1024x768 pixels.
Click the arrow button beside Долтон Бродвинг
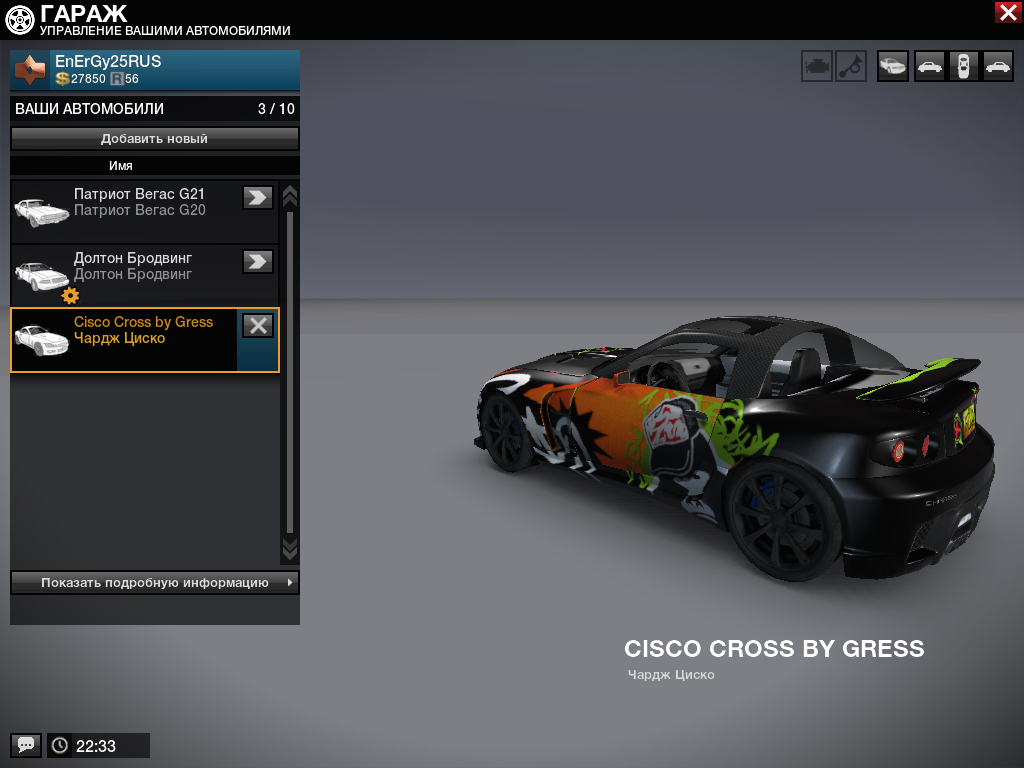click(x=258, y=261)
